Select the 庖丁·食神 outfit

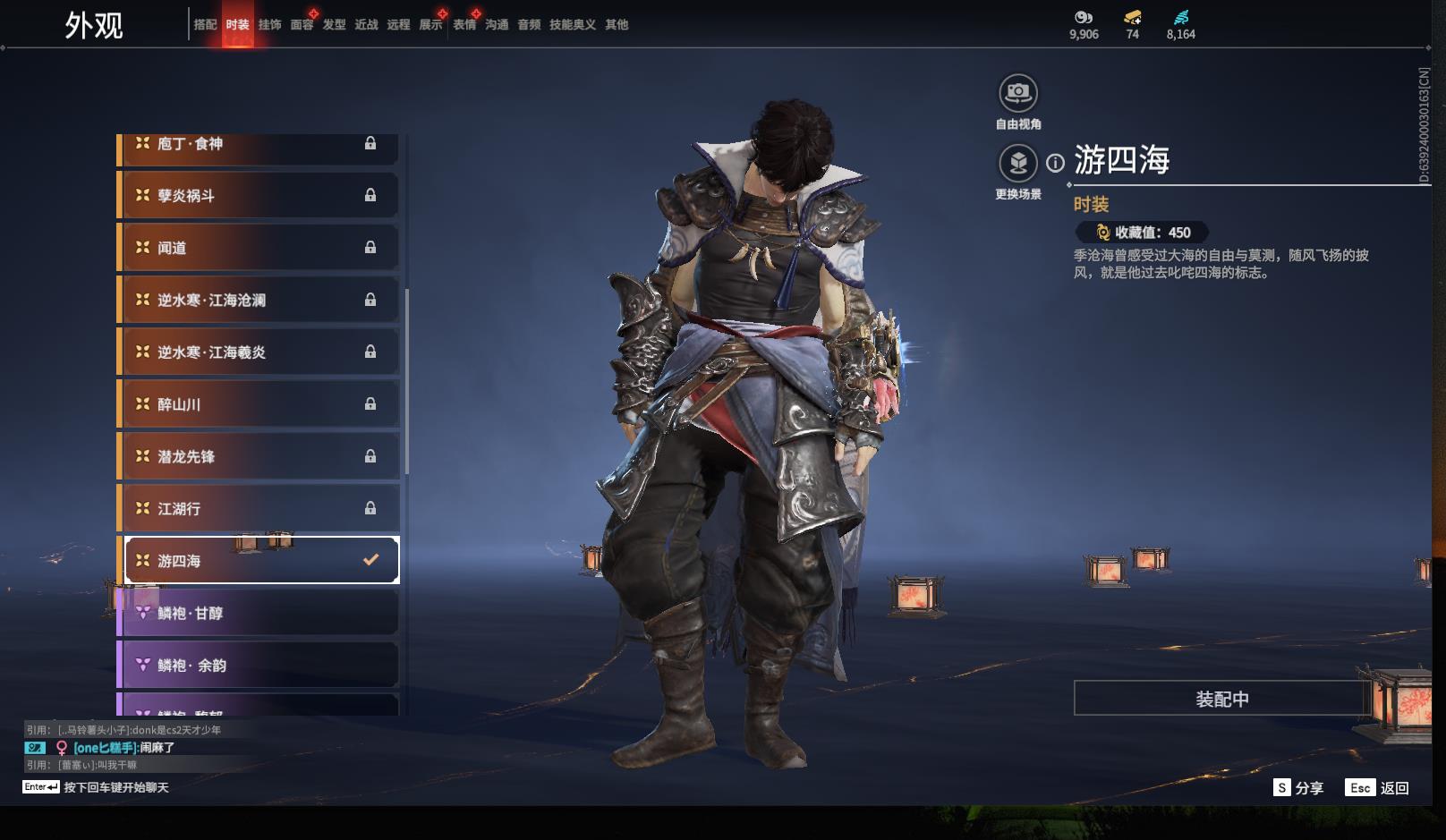(x=259, y=145)
